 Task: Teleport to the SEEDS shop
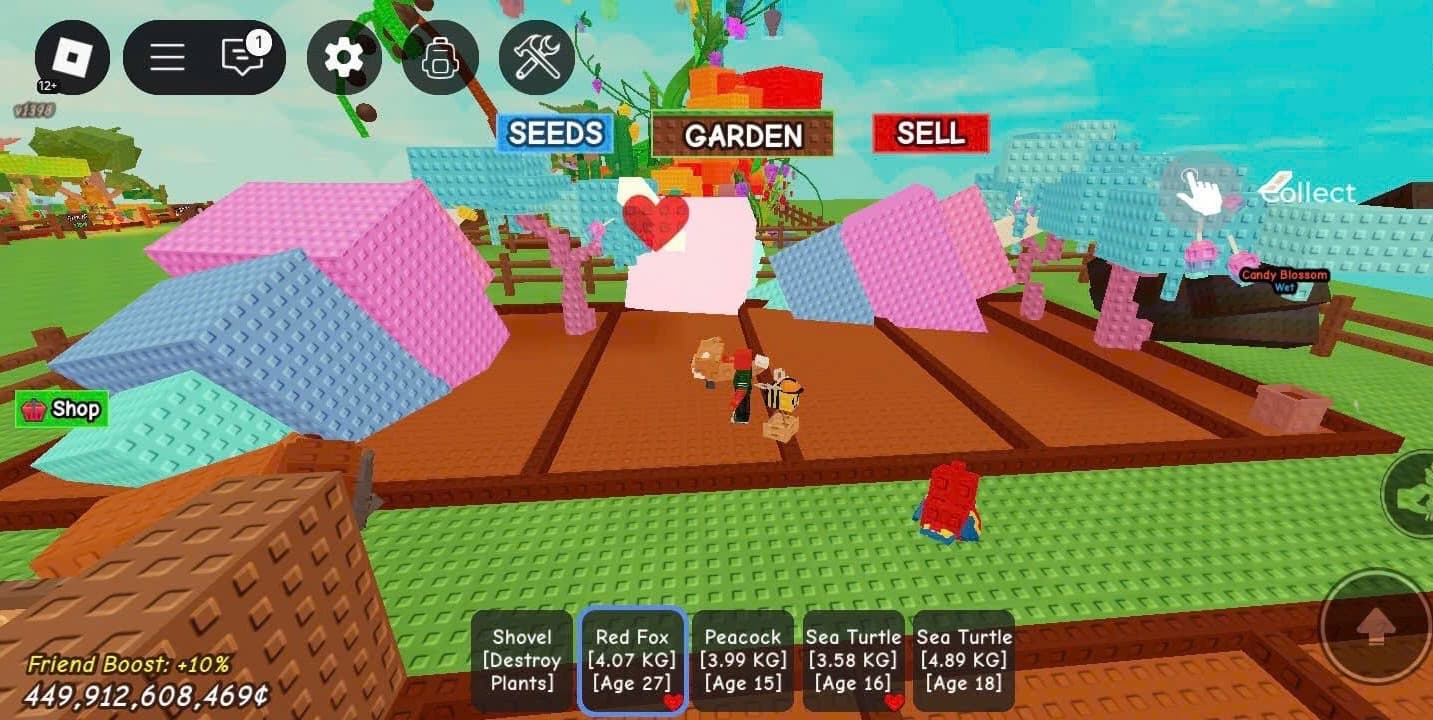coord(555,134)
